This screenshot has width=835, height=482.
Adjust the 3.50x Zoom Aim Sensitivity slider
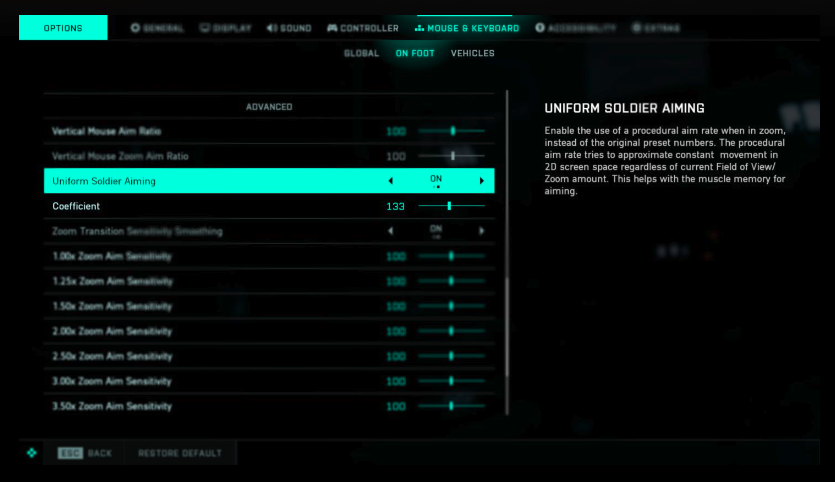click(x=451, y=406)
